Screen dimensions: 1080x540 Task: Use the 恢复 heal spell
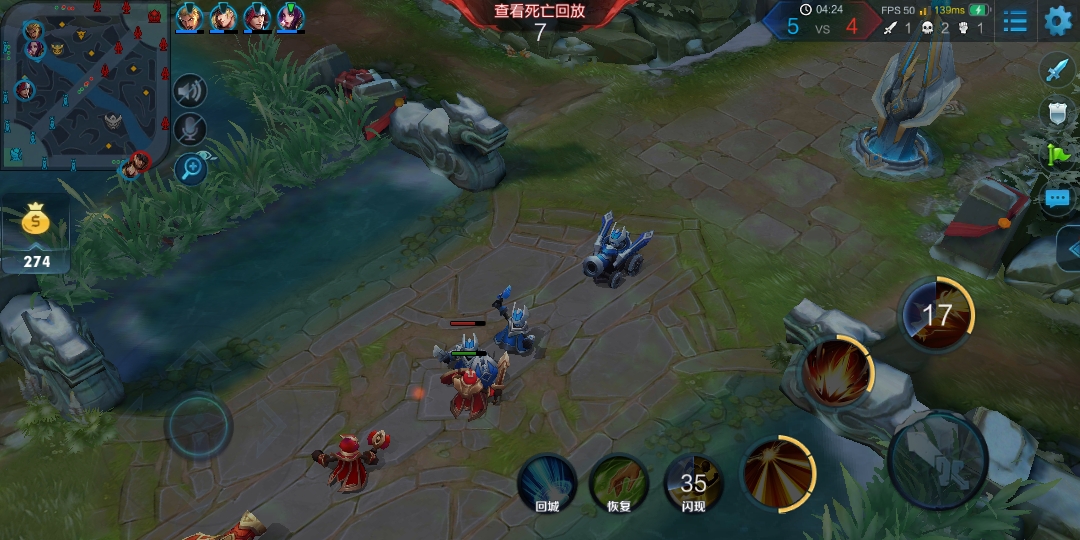tap(619, 483)
